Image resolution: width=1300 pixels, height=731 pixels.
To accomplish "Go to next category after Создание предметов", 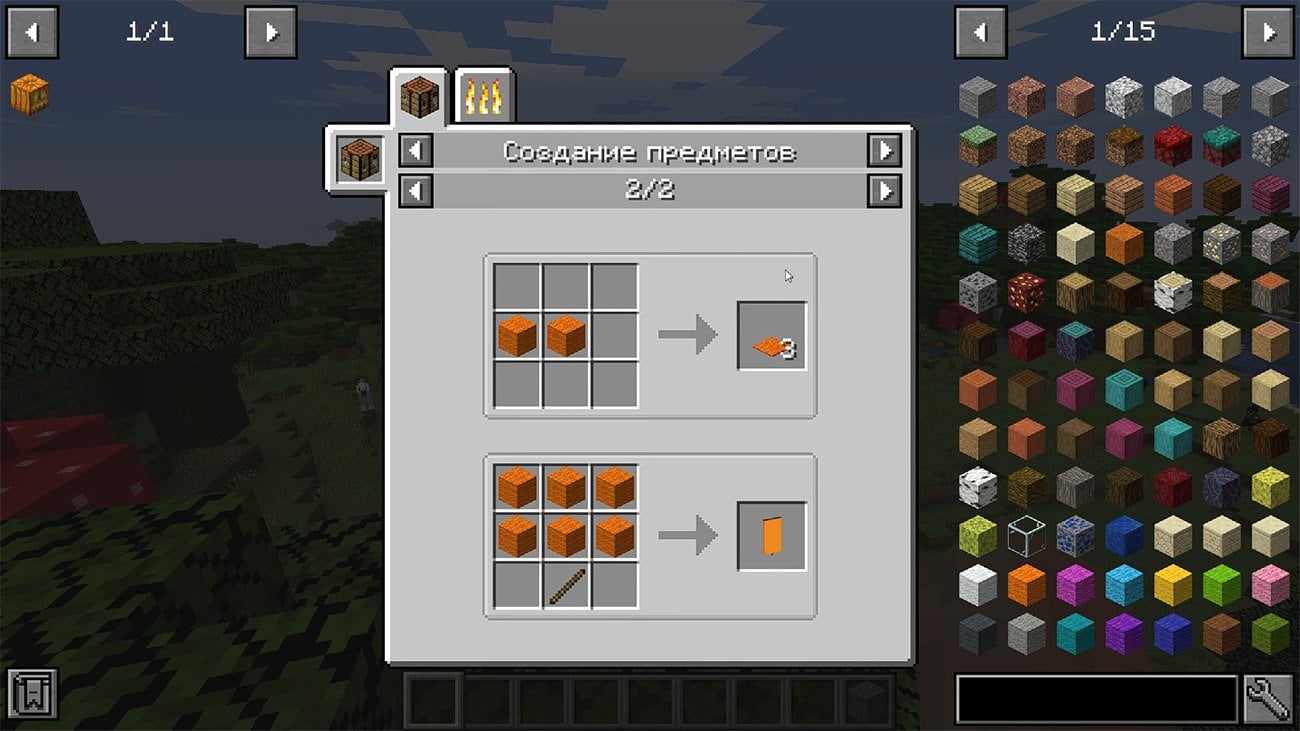I will 884,151.
